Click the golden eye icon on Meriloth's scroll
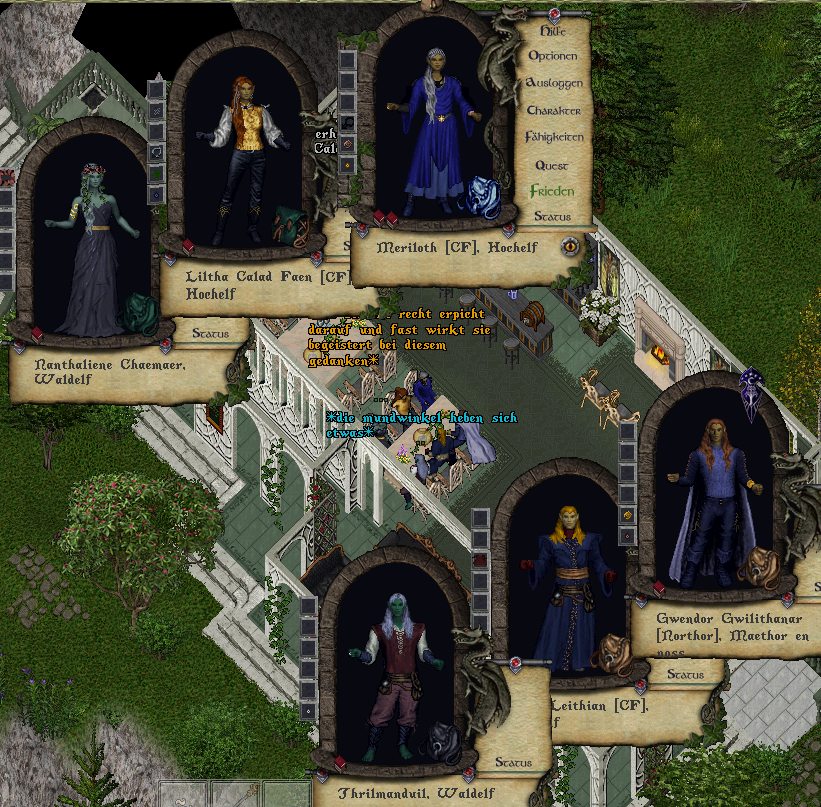This screenshot has width=821, height=807. pos(570,244)
